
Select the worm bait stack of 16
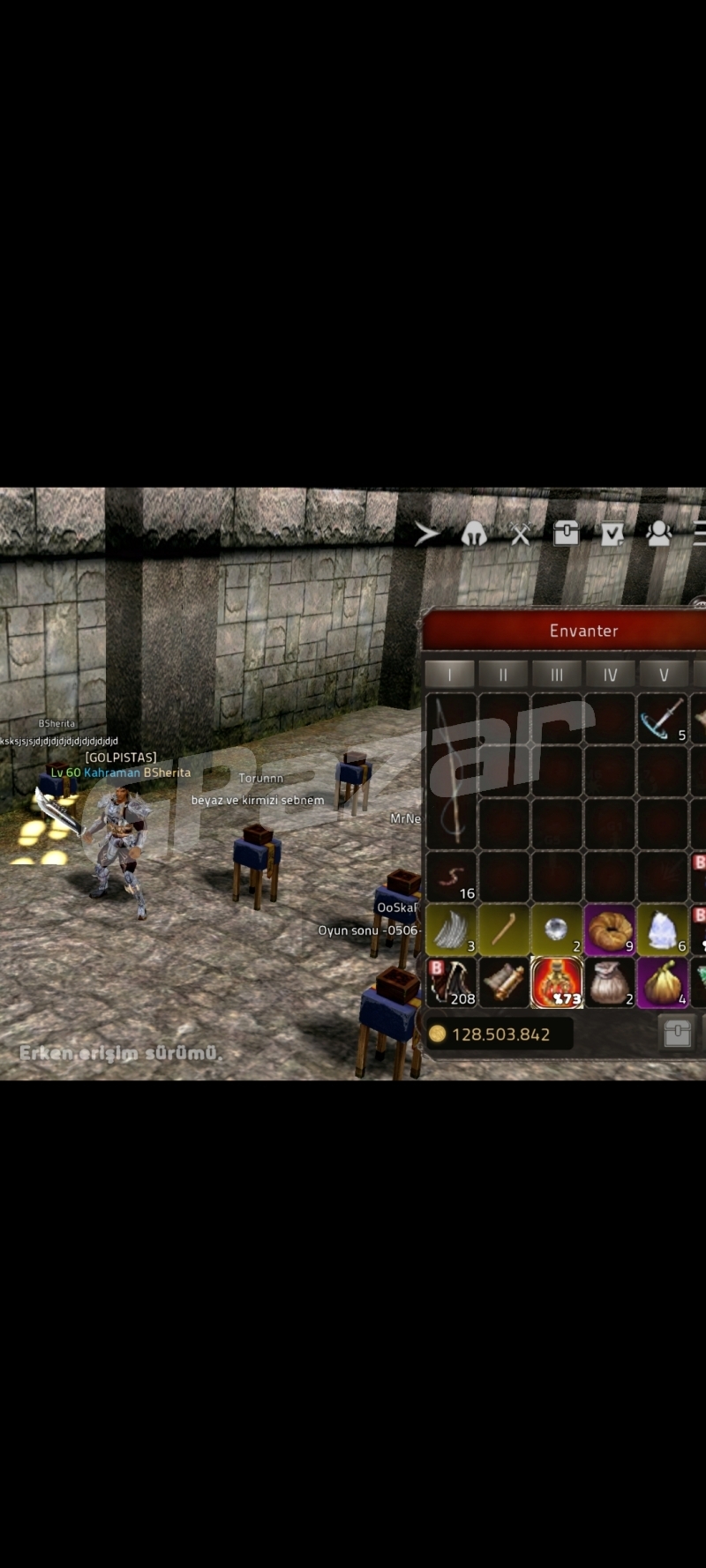[452, 877]
